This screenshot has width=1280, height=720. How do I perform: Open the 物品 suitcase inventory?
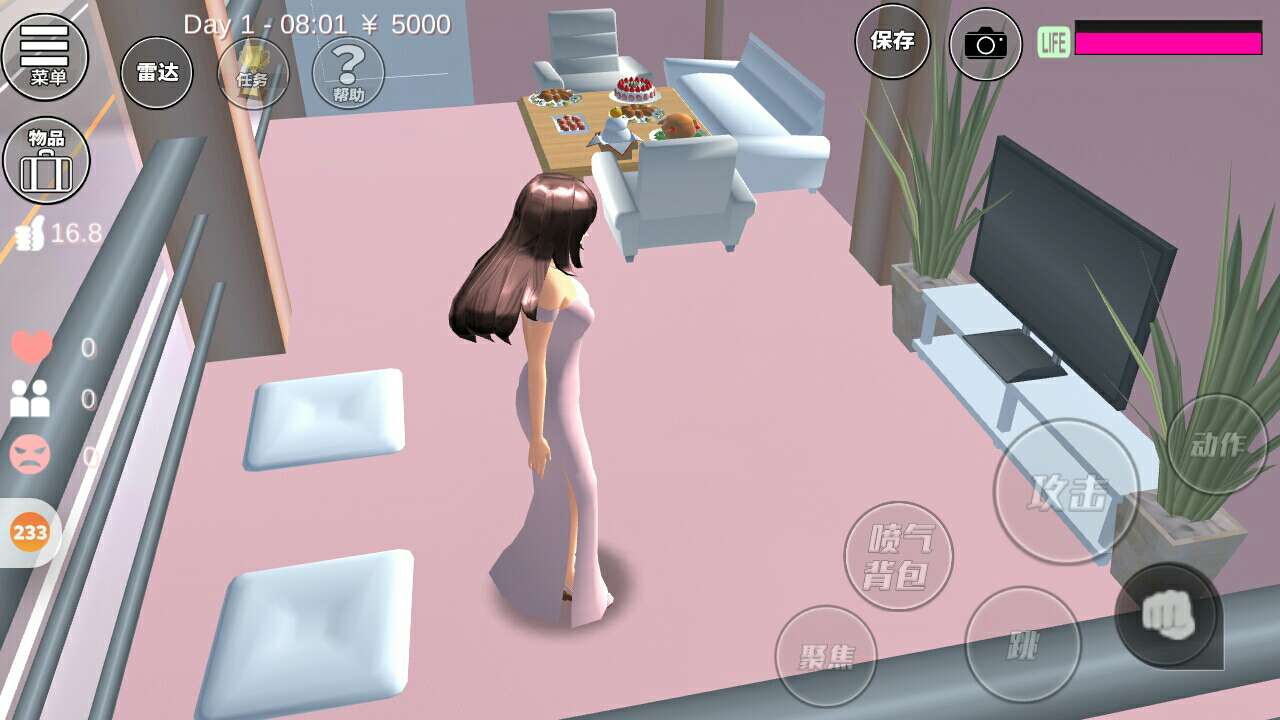coord(46,160)
